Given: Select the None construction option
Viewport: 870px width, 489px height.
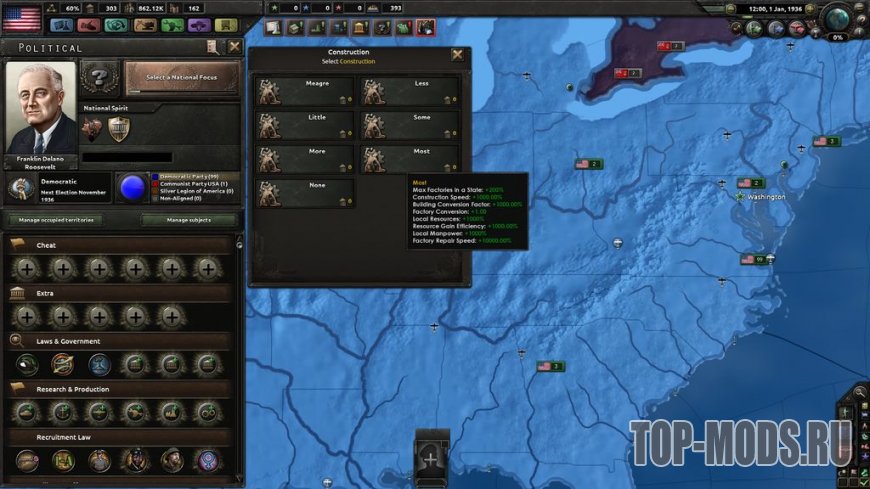Looking at the screenshot, I should (x=305, y=193).
